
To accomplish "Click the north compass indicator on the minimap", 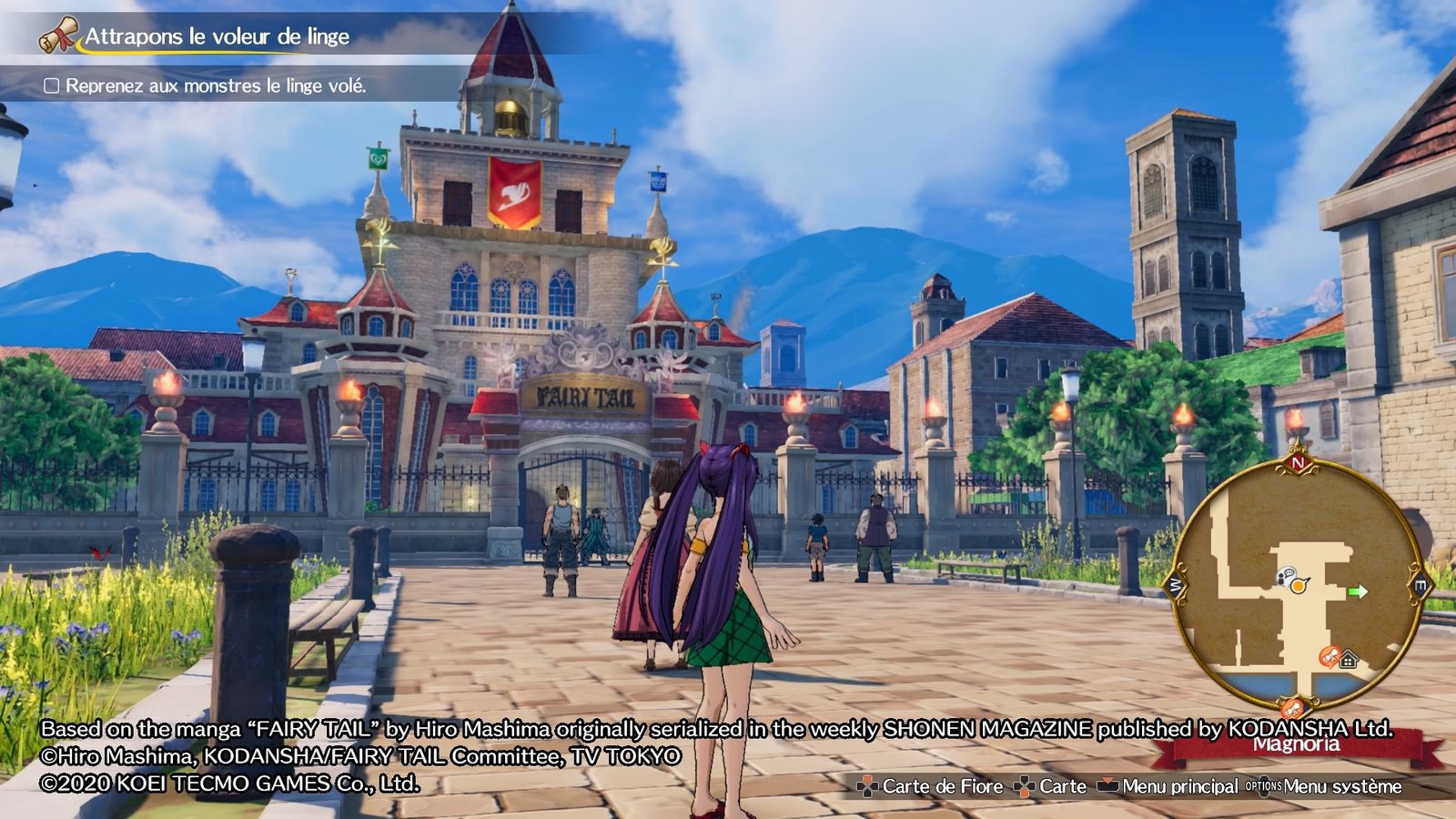I will click(1298, 463).
